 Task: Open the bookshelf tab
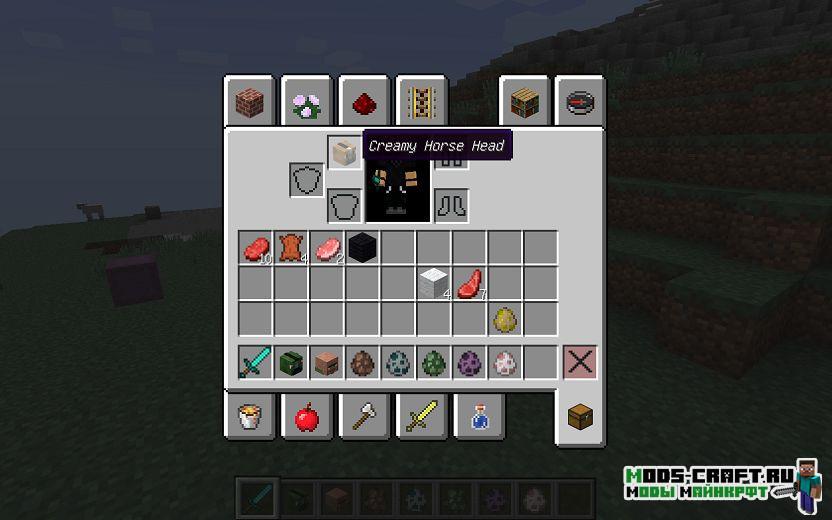tap(525, 102)
